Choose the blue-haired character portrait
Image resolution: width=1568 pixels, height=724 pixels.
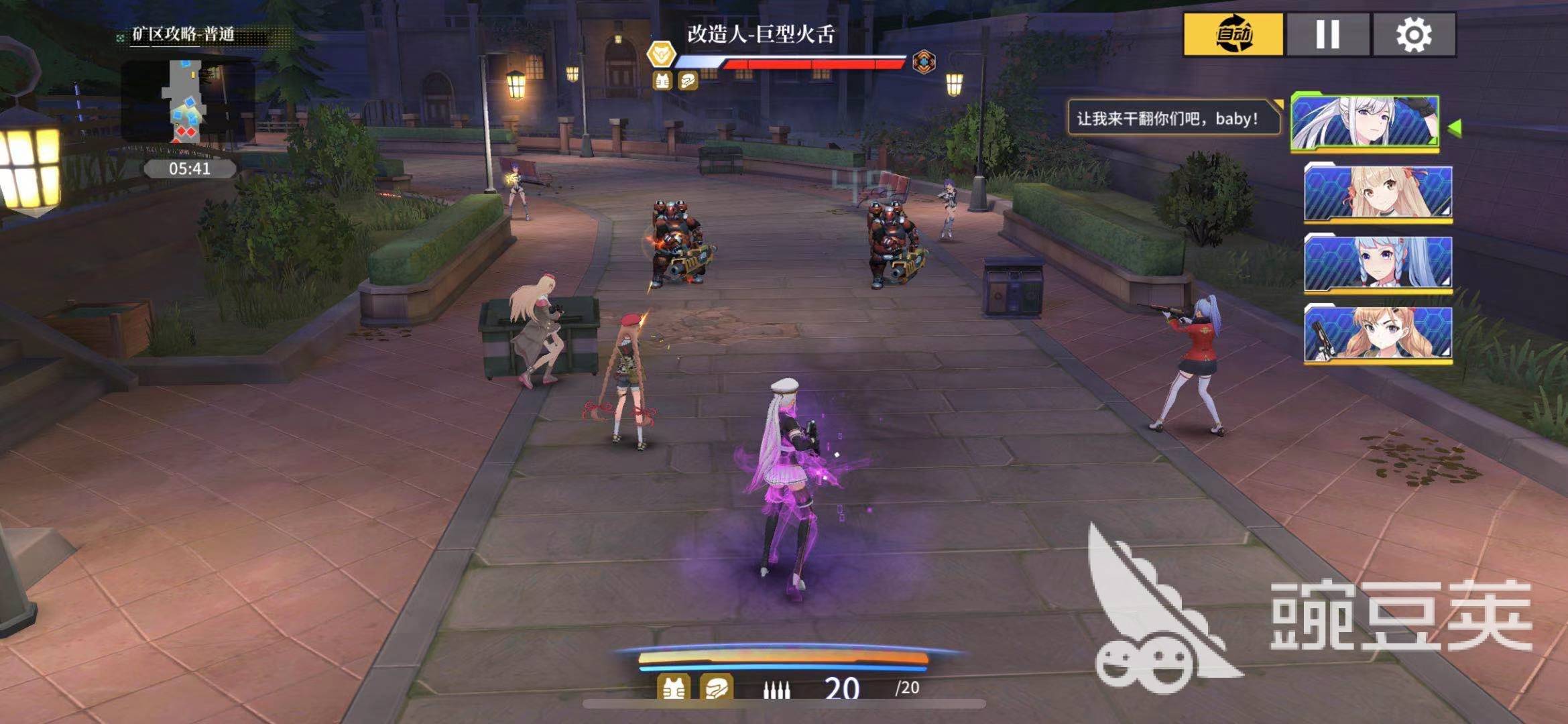coord(1378,263)
